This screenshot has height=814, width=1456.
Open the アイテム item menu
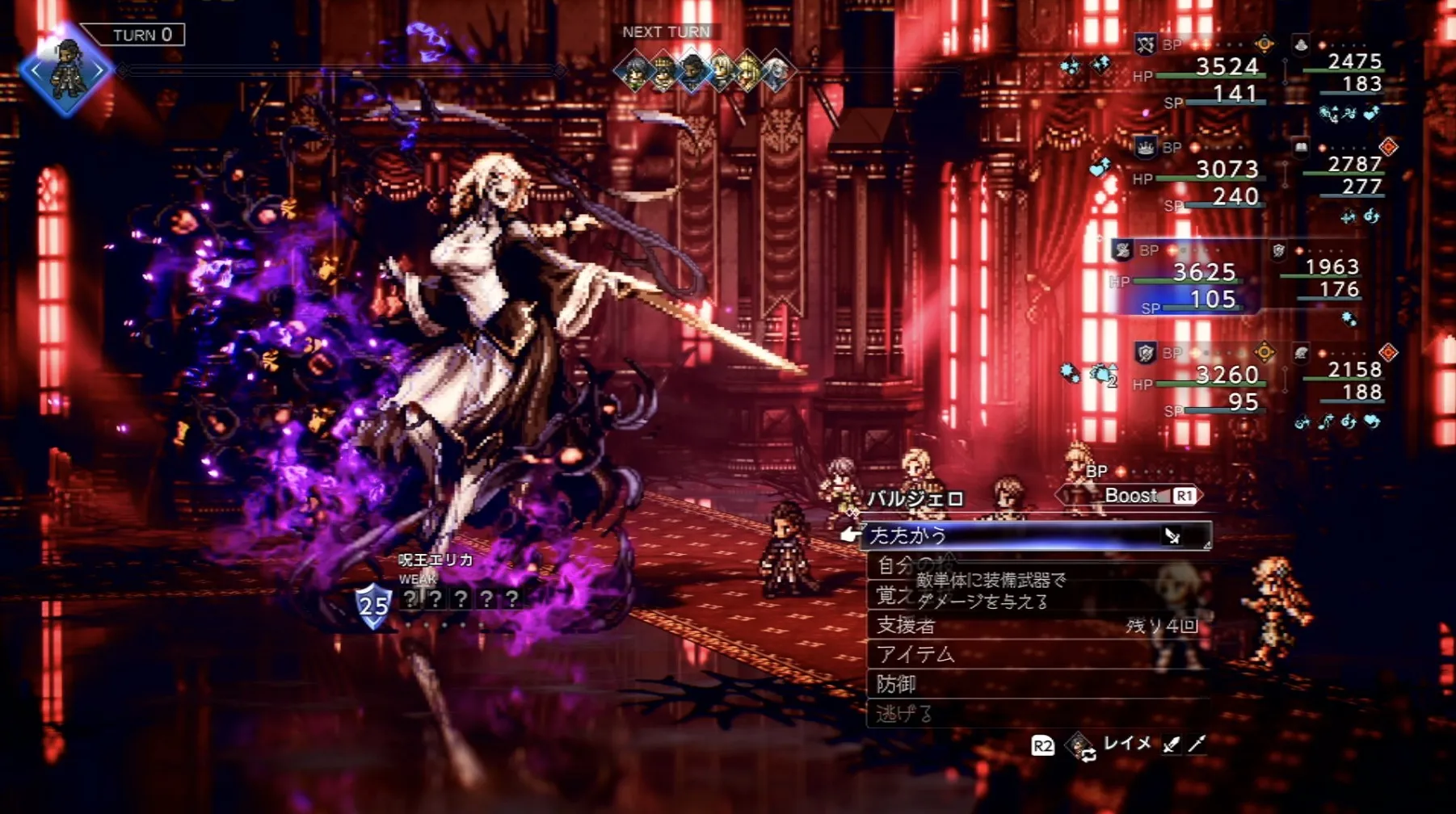[x=1034, y=654]
